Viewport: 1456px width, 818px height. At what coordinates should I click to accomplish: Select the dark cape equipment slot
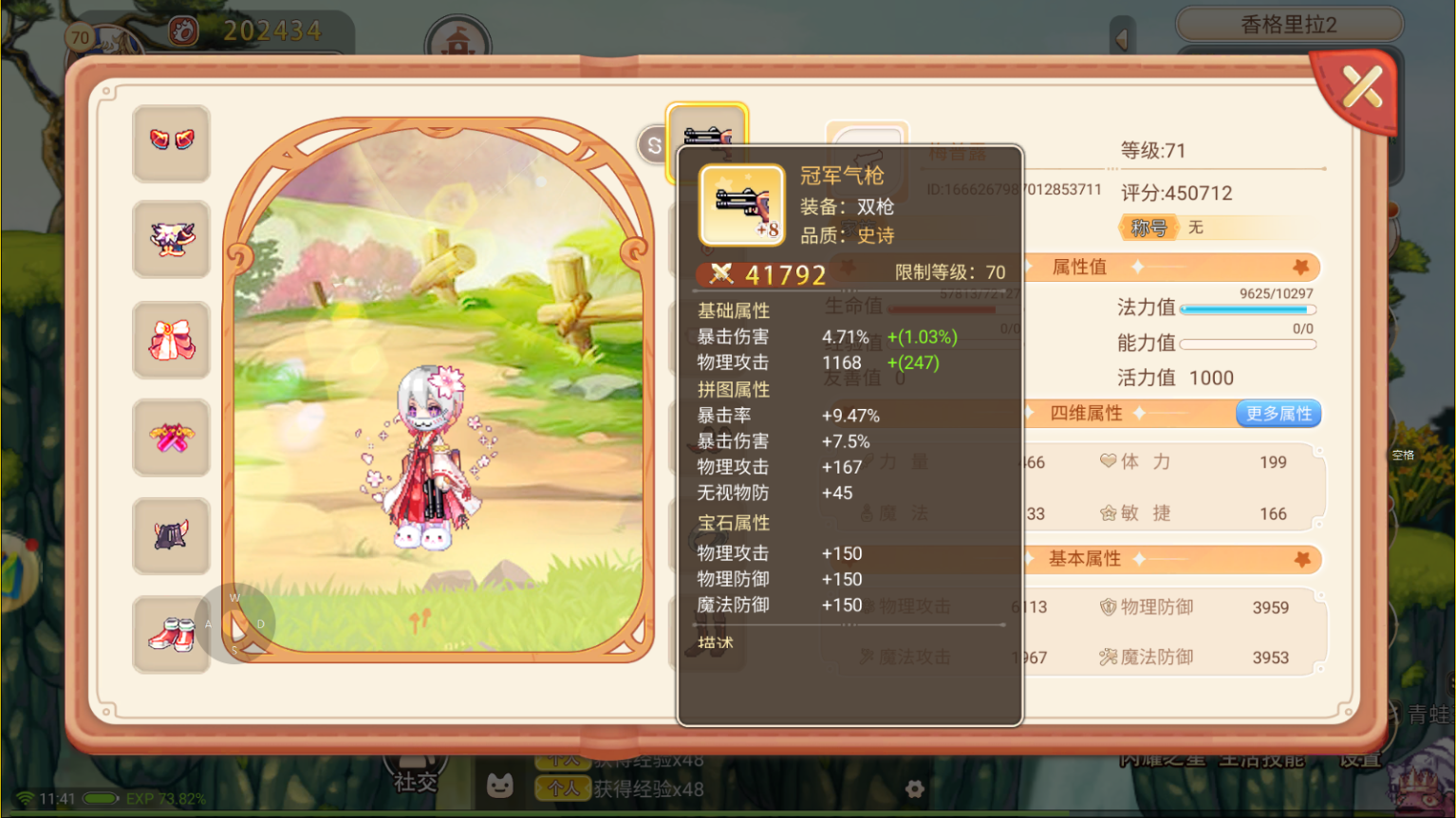point(172,536)
